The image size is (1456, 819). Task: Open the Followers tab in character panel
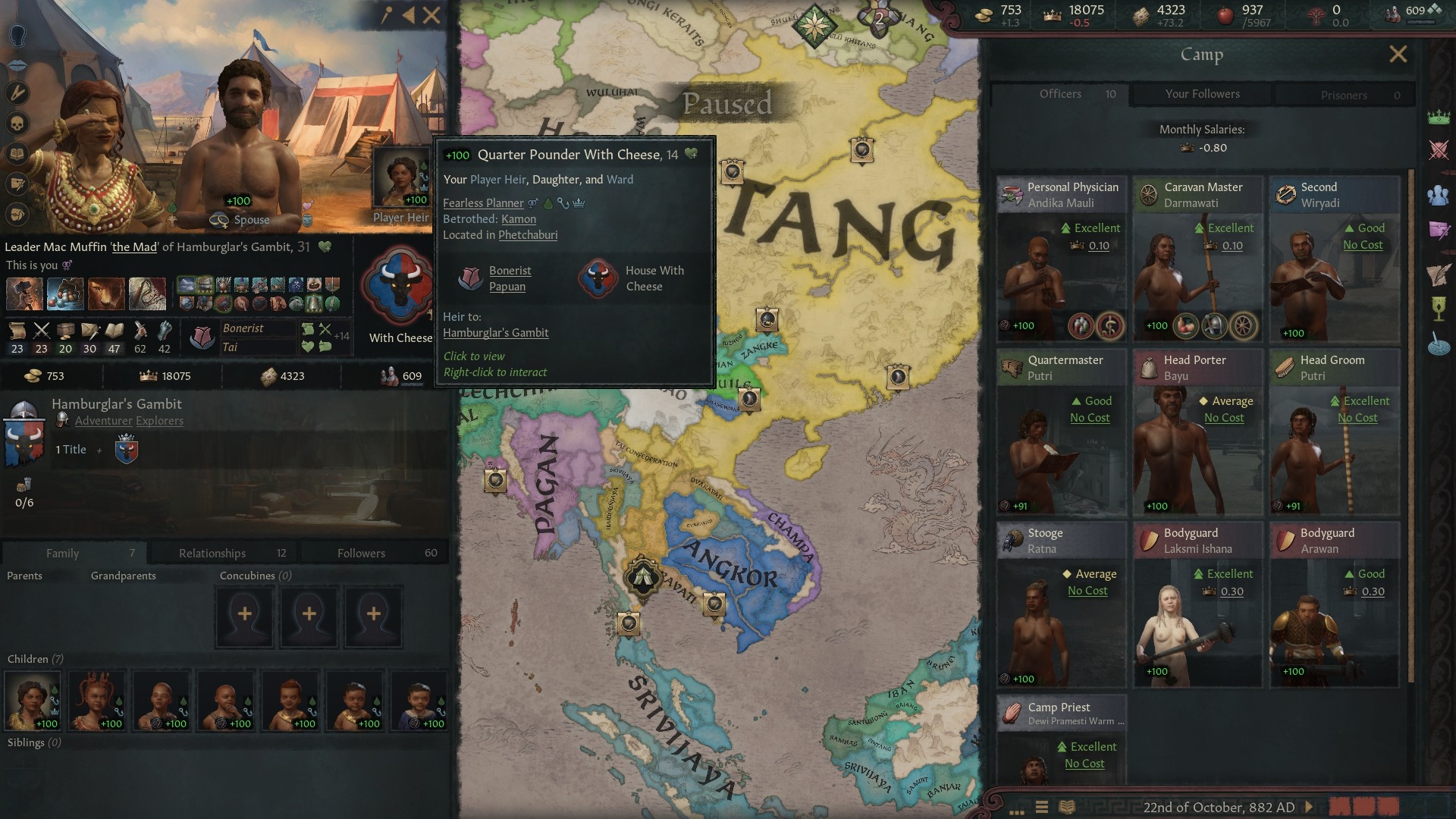[362, 553]
